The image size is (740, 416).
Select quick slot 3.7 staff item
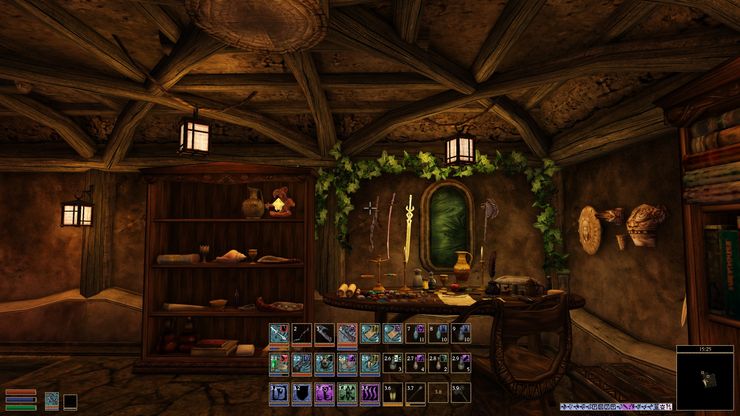coord(416,393)
